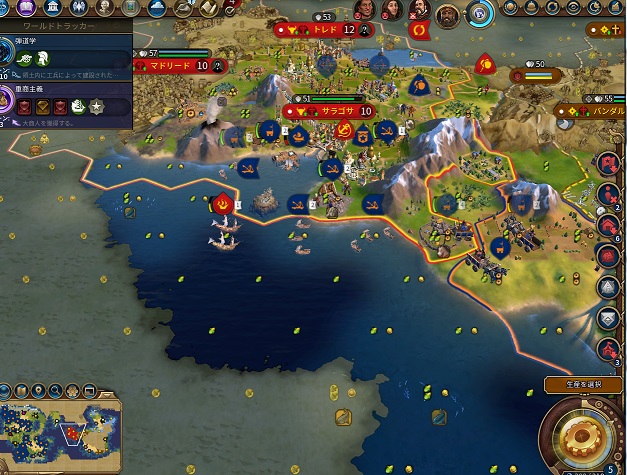Screen dimensions: 627x475
Task: Open the Toledo city banner
Action: pyautogui.click(x=321, y=30)
